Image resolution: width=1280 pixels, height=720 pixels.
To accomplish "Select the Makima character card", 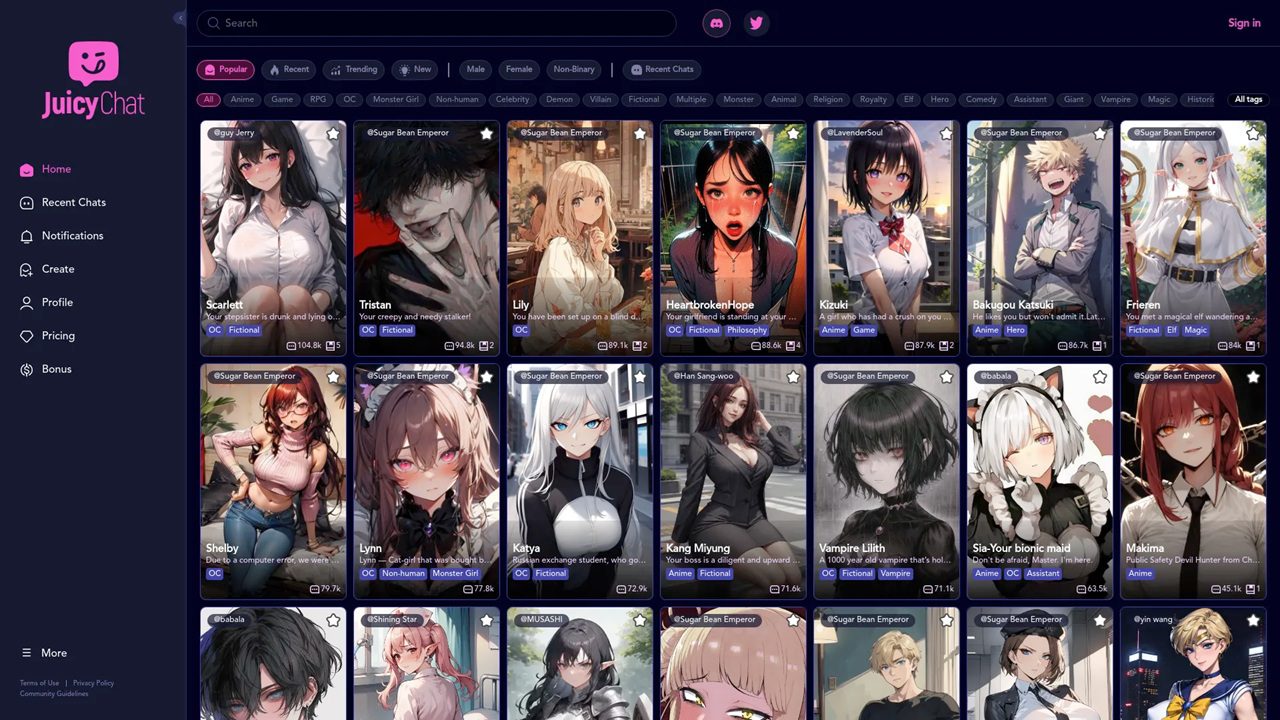I will (x=1193, y=481).
